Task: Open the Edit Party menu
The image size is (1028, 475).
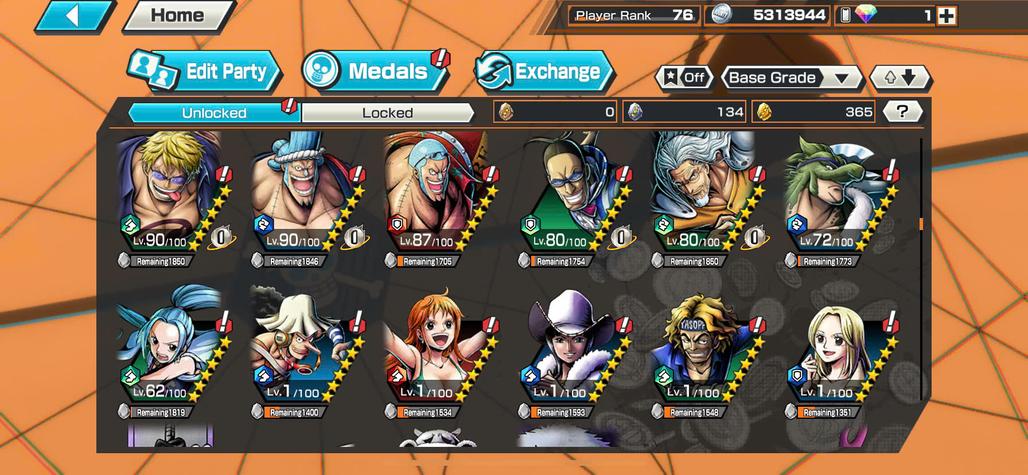Action: (205, 71)
